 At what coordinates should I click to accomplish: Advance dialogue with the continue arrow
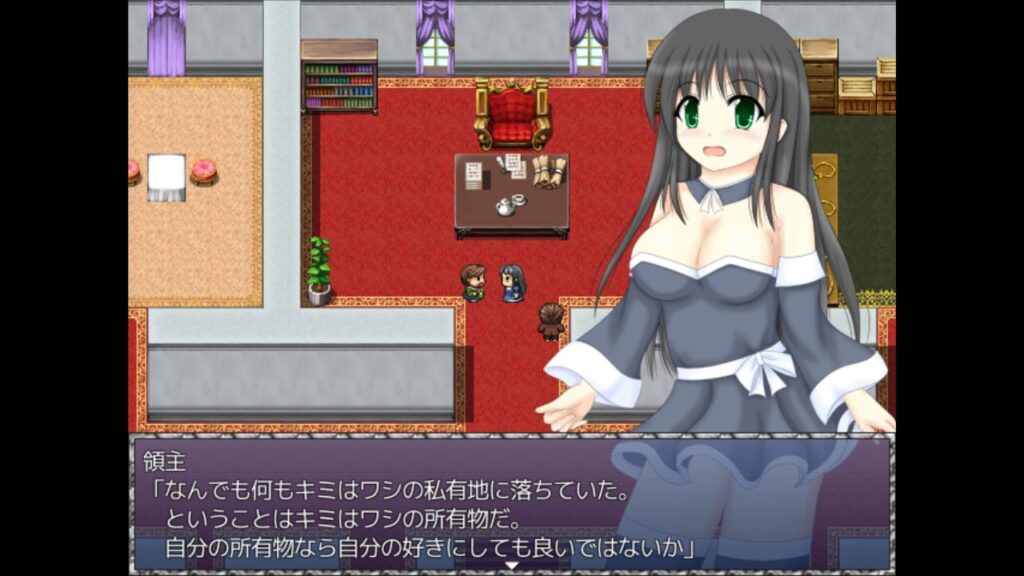512,565
